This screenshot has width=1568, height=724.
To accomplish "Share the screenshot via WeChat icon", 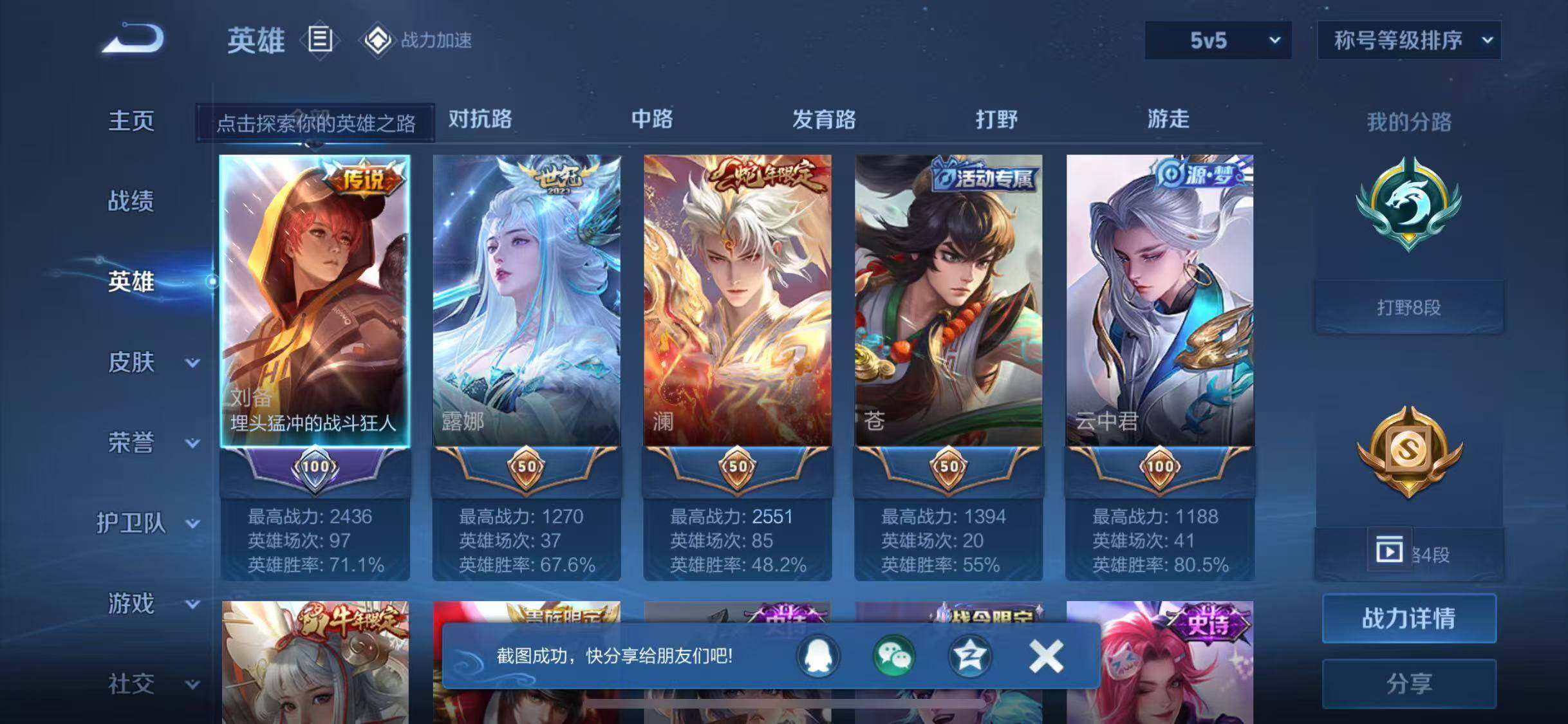I will (893, 656).
